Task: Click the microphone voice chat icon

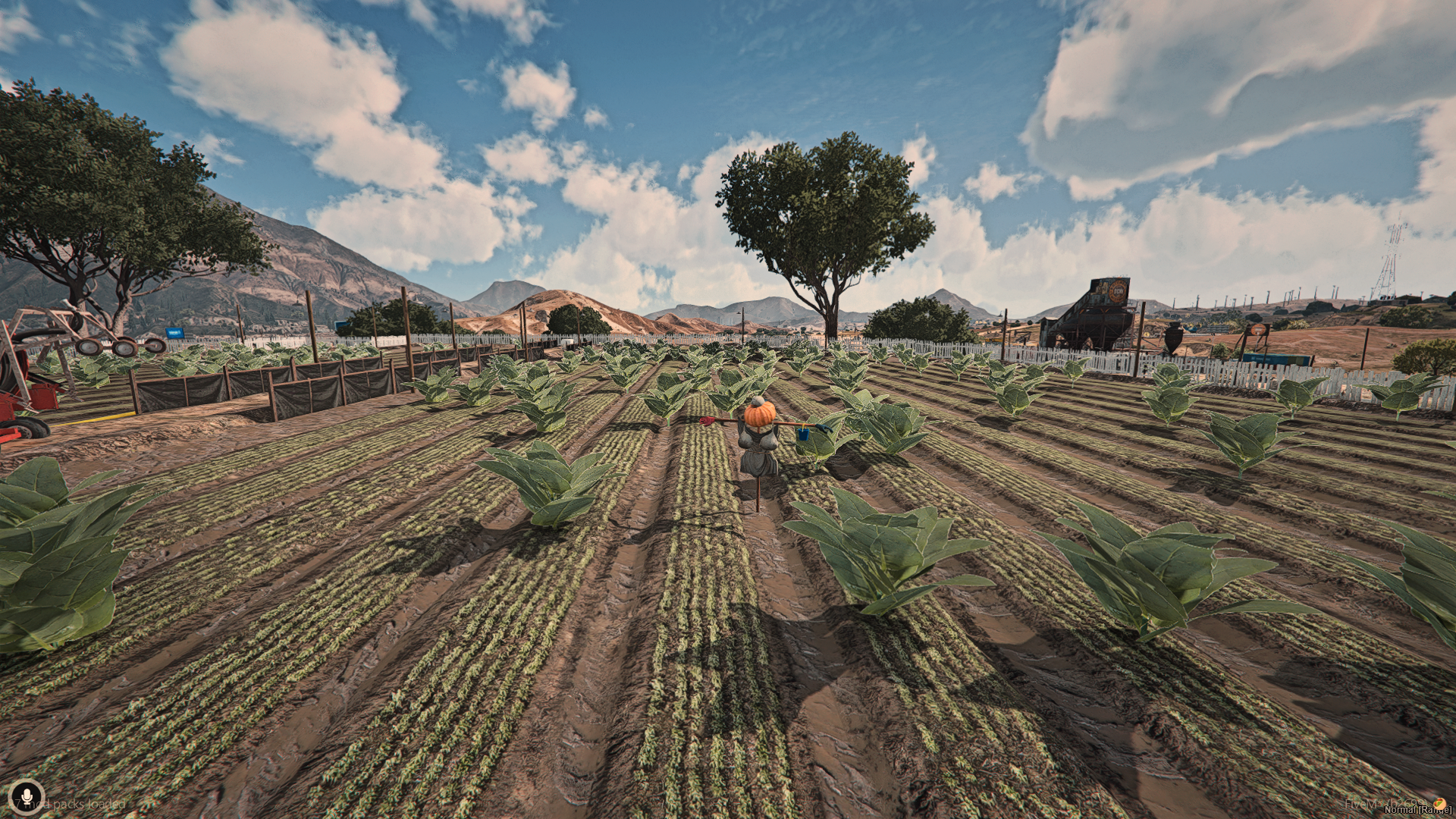Action: (27, 798)
